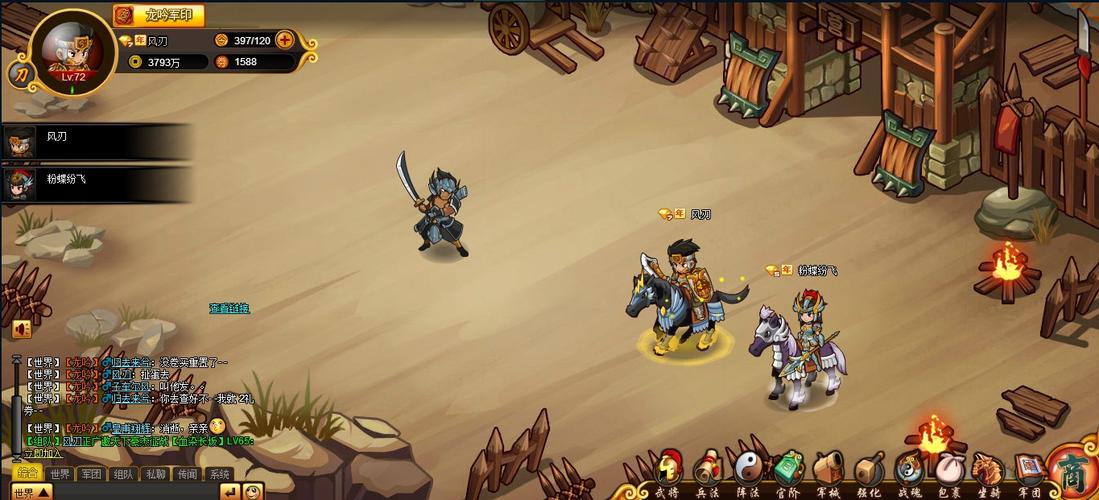Click the player portrait showing Lv.72

coord(74,52)
